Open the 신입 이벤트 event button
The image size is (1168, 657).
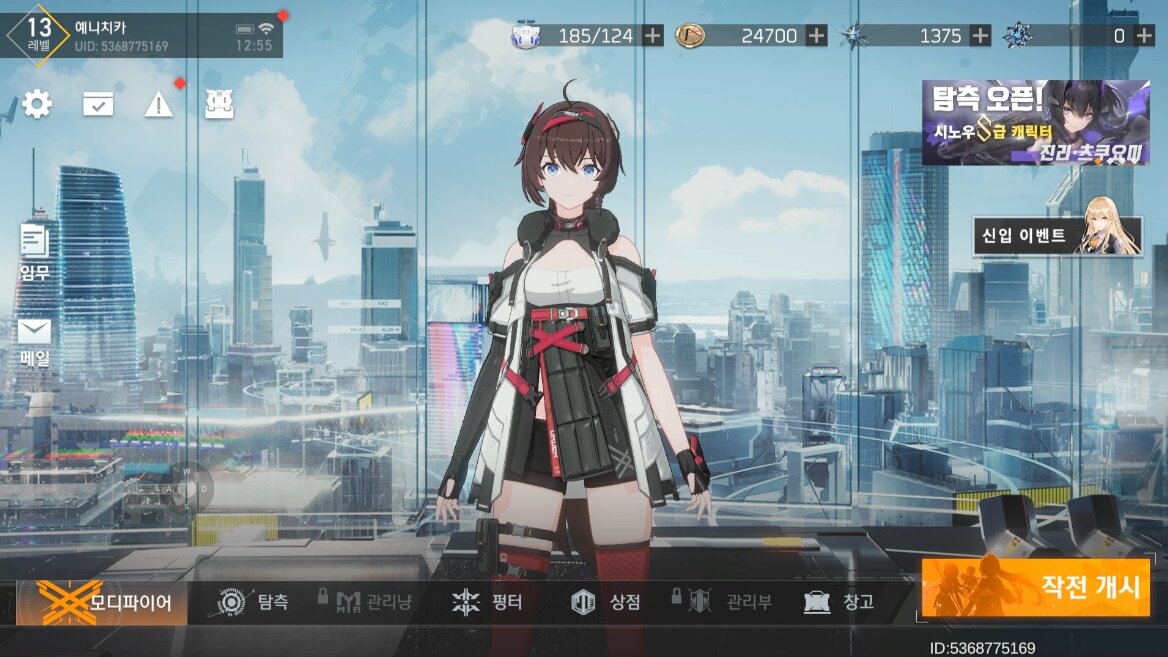coord(1057,236)
